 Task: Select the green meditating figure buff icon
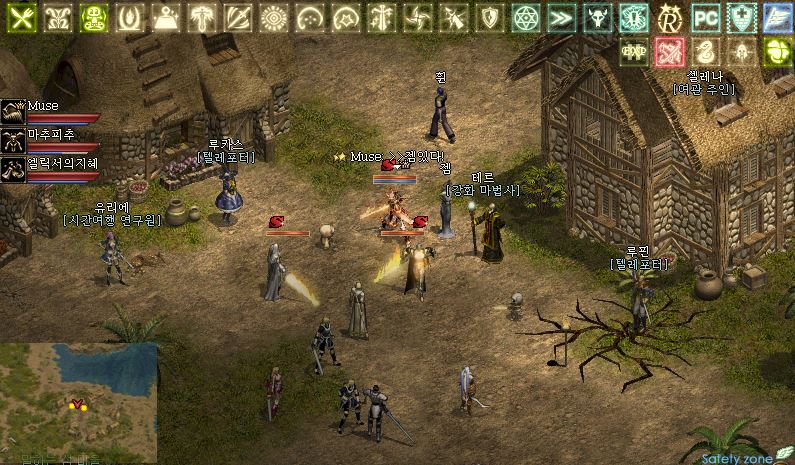(x=93, y=18)
